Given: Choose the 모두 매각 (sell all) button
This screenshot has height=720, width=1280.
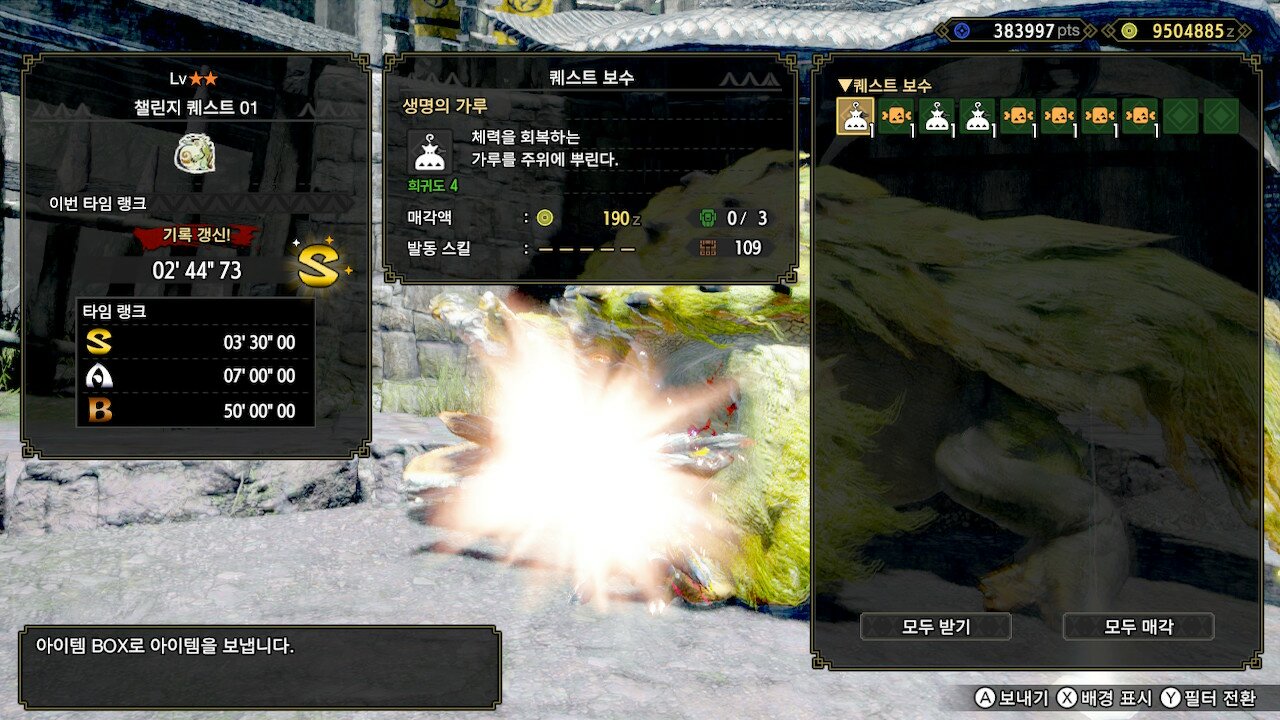Looking at the screenshot, I should pos(1138,627).
